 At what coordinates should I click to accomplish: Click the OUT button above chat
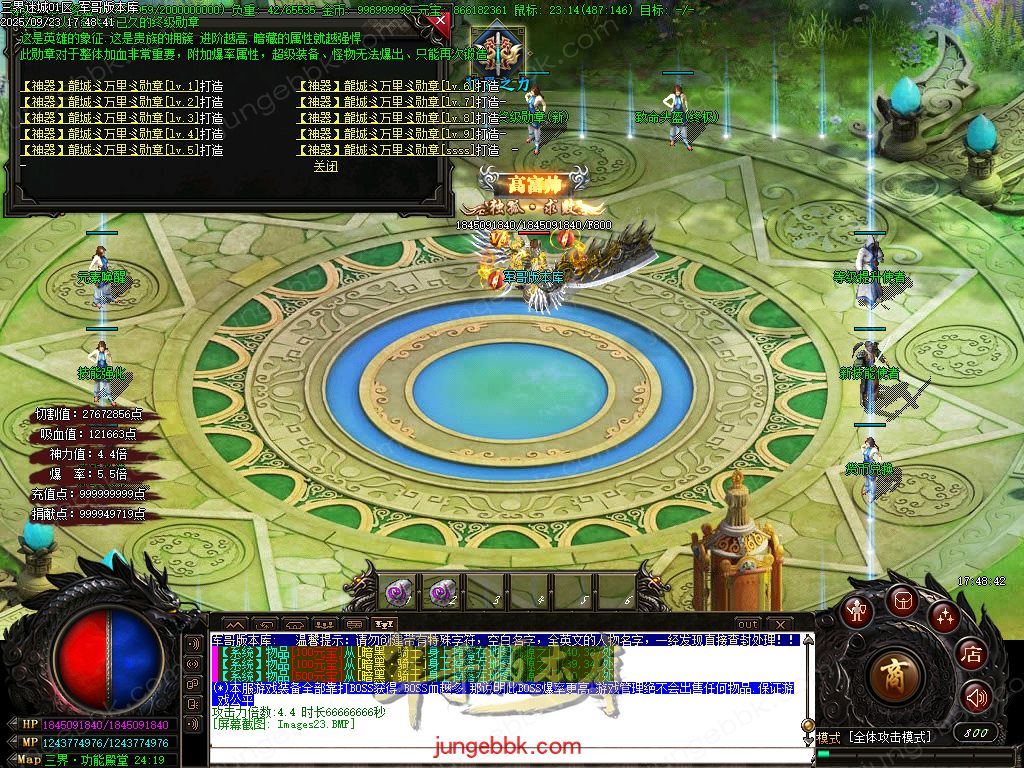pos(747,624)
